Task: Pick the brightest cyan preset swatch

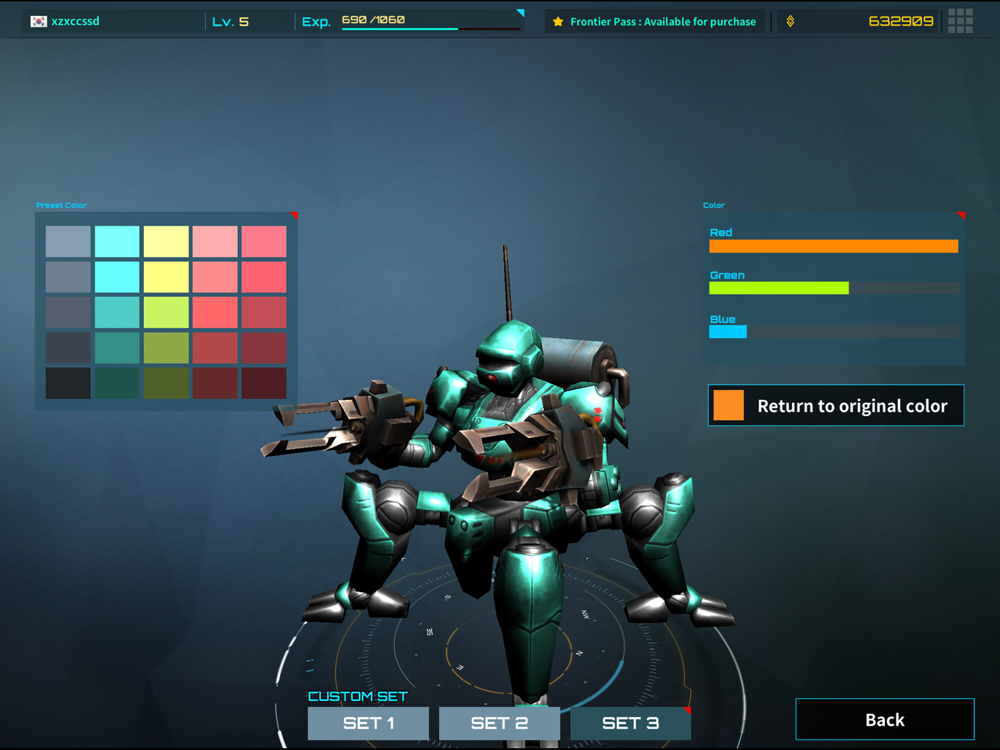Action: (117, 241)
